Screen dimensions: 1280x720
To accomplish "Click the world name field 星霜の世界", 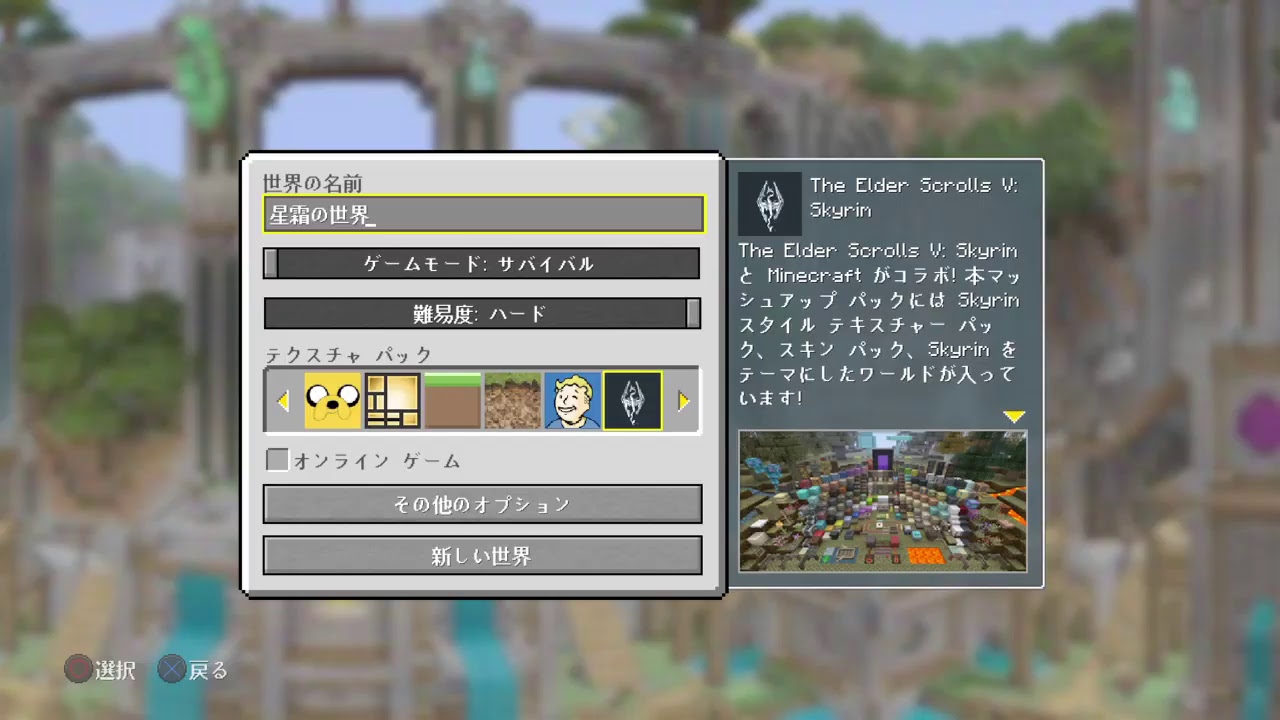I will pos(483,214).
